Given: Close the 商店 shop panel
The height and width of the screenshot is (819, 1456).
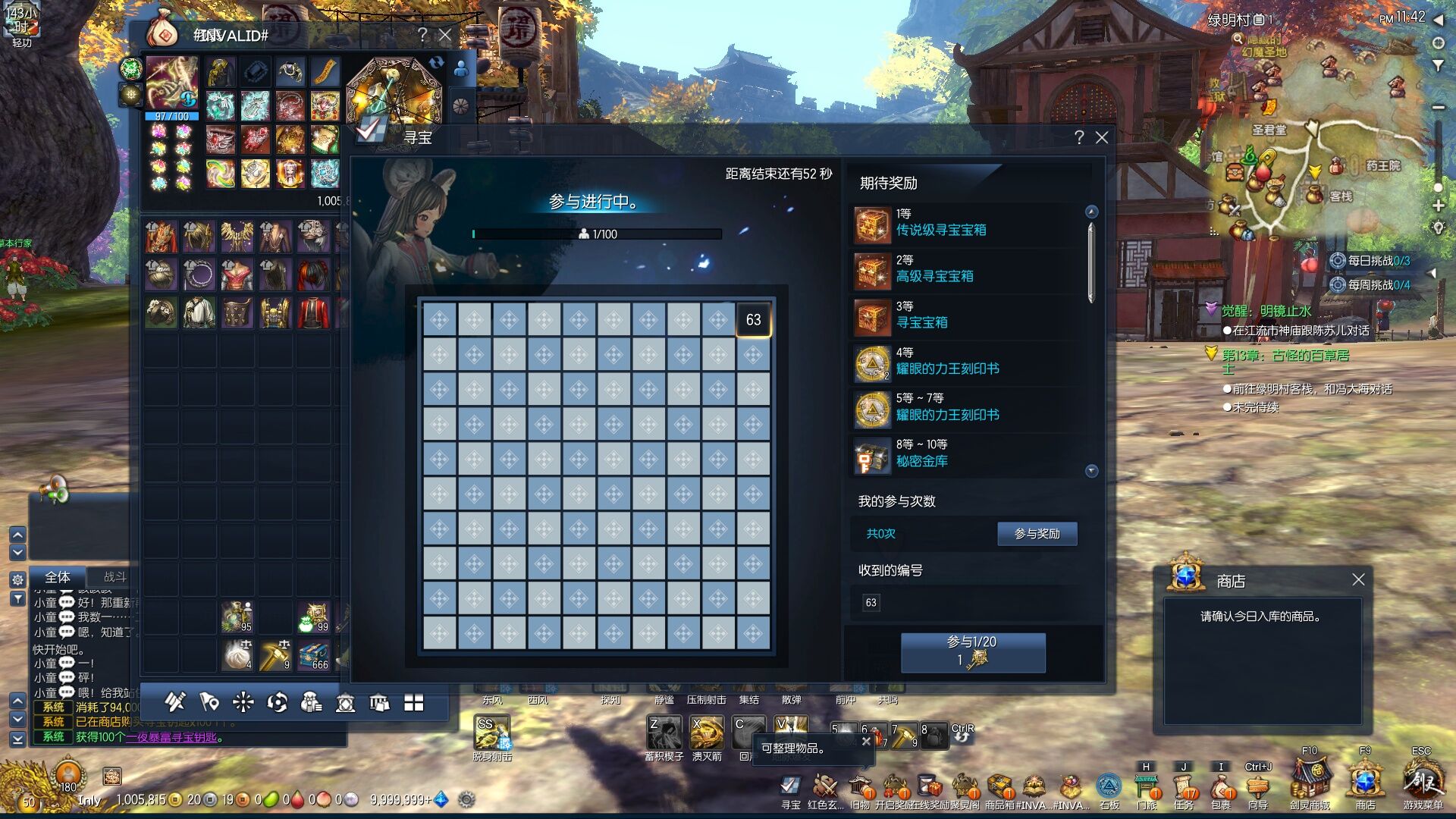Looking at the screenshot, I should pyautogui.click(x=1358, y=580).
